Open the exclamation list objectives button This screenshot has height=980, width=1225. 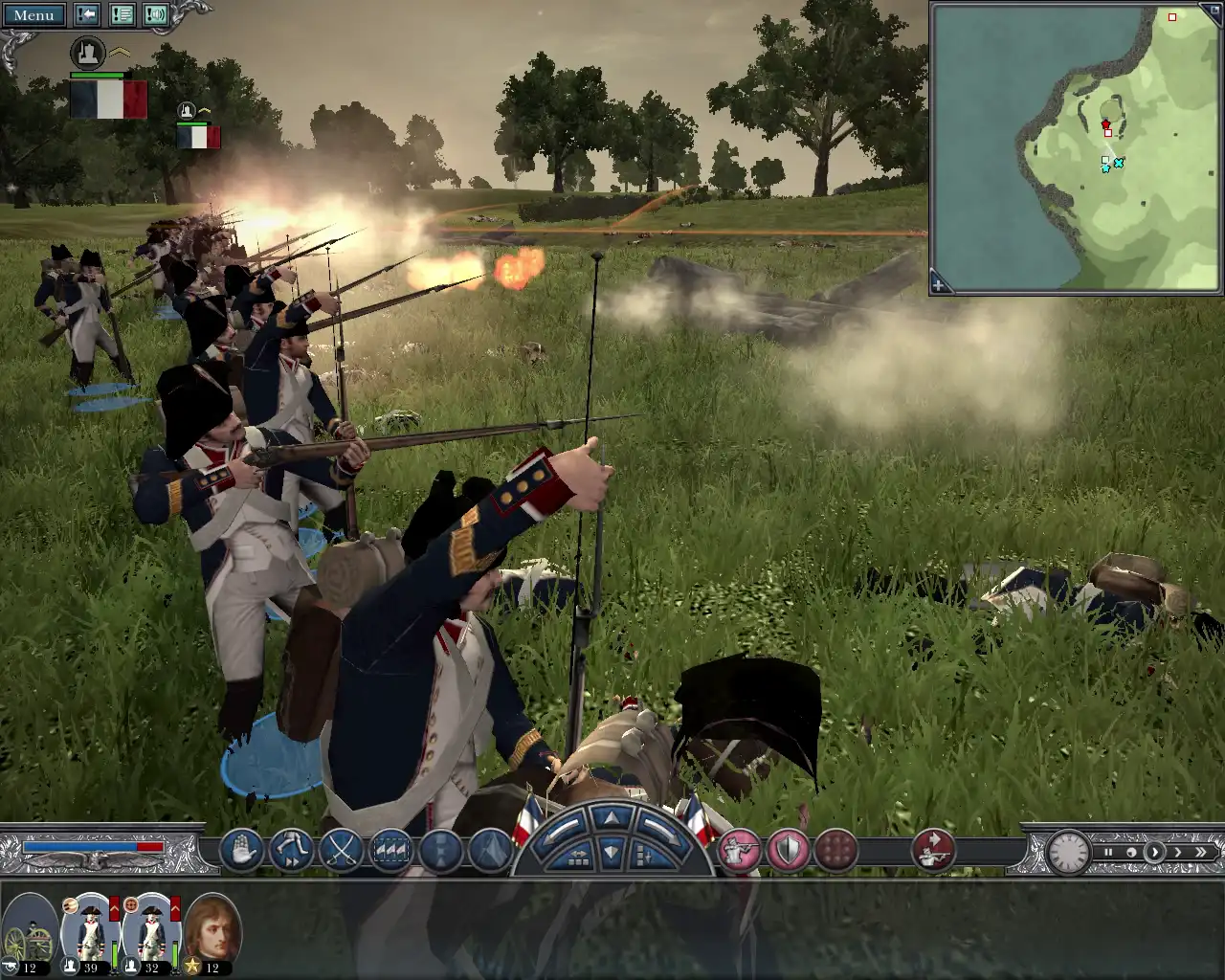[x=122, y=15]
